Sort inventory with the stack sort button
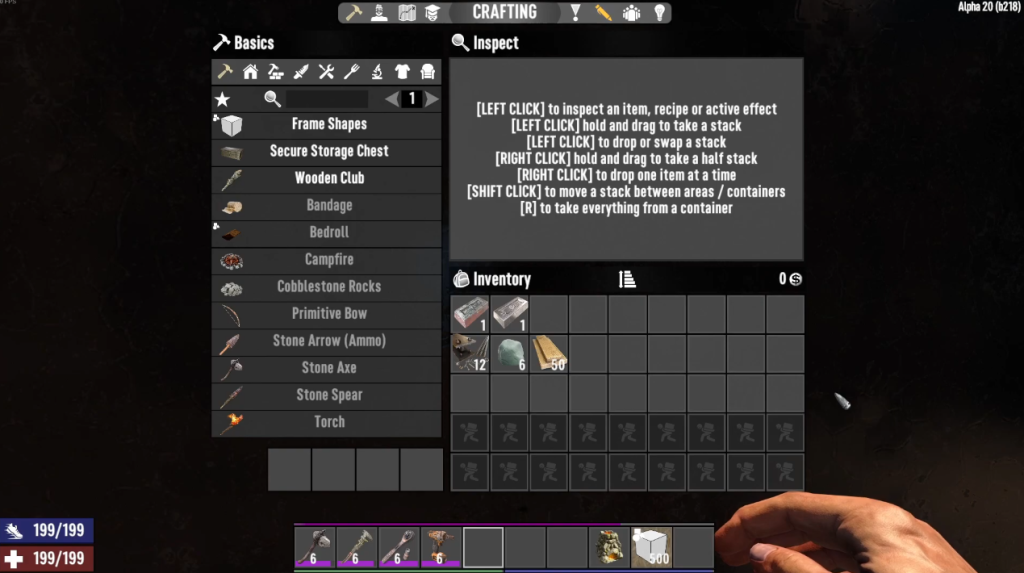Viewport: 1024px width, 573px height. 627,280
